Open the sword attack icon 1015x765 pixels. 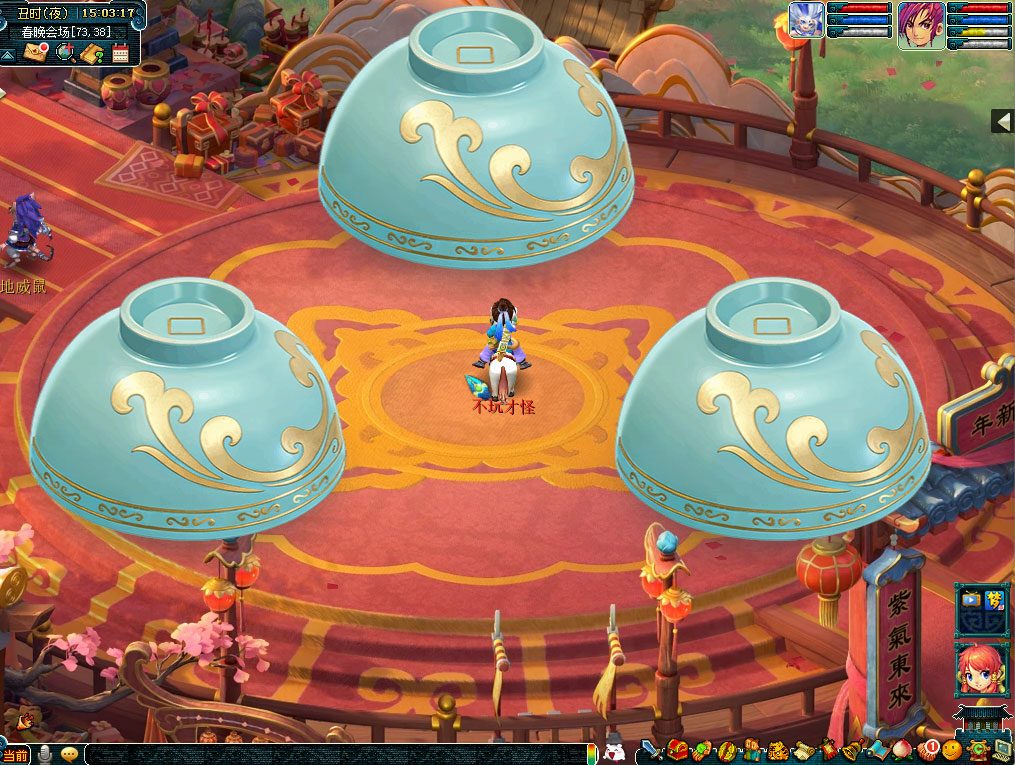tap(651, 749)
